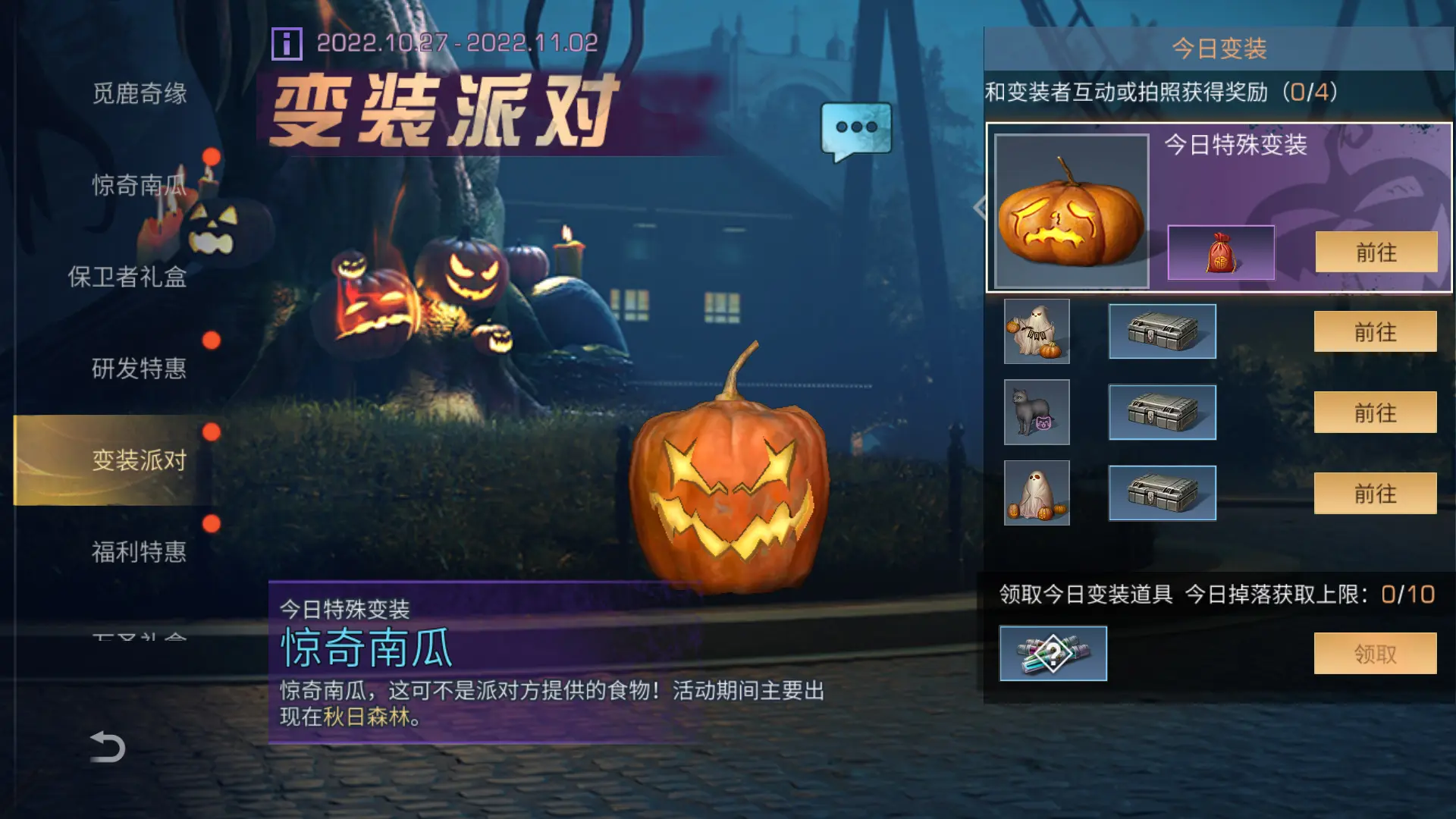Click the top 前往 button for today's special disguise
Image resolution: width=1456 pixels, height=819 pixels.
coord(1376,251)
